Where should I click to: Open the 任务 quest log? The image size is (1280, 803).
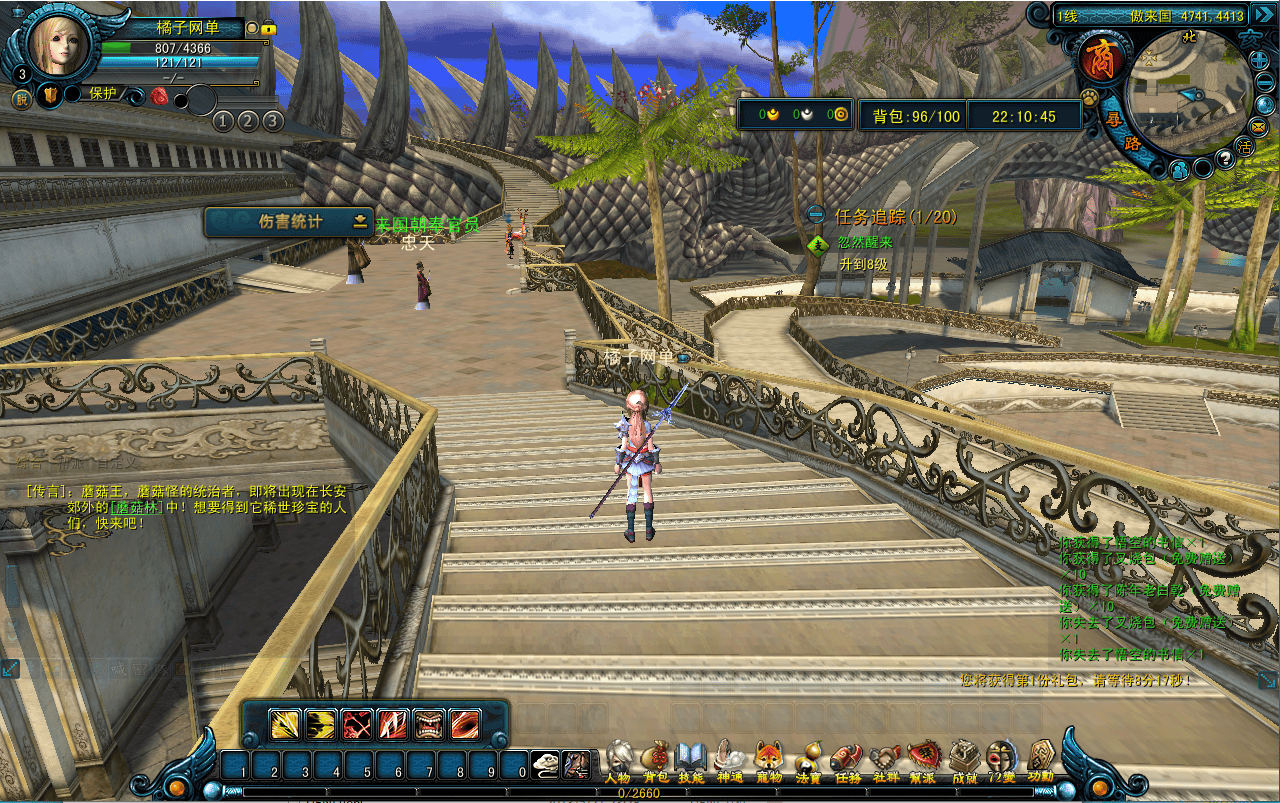pyautogui.click(x=847, y=758)
